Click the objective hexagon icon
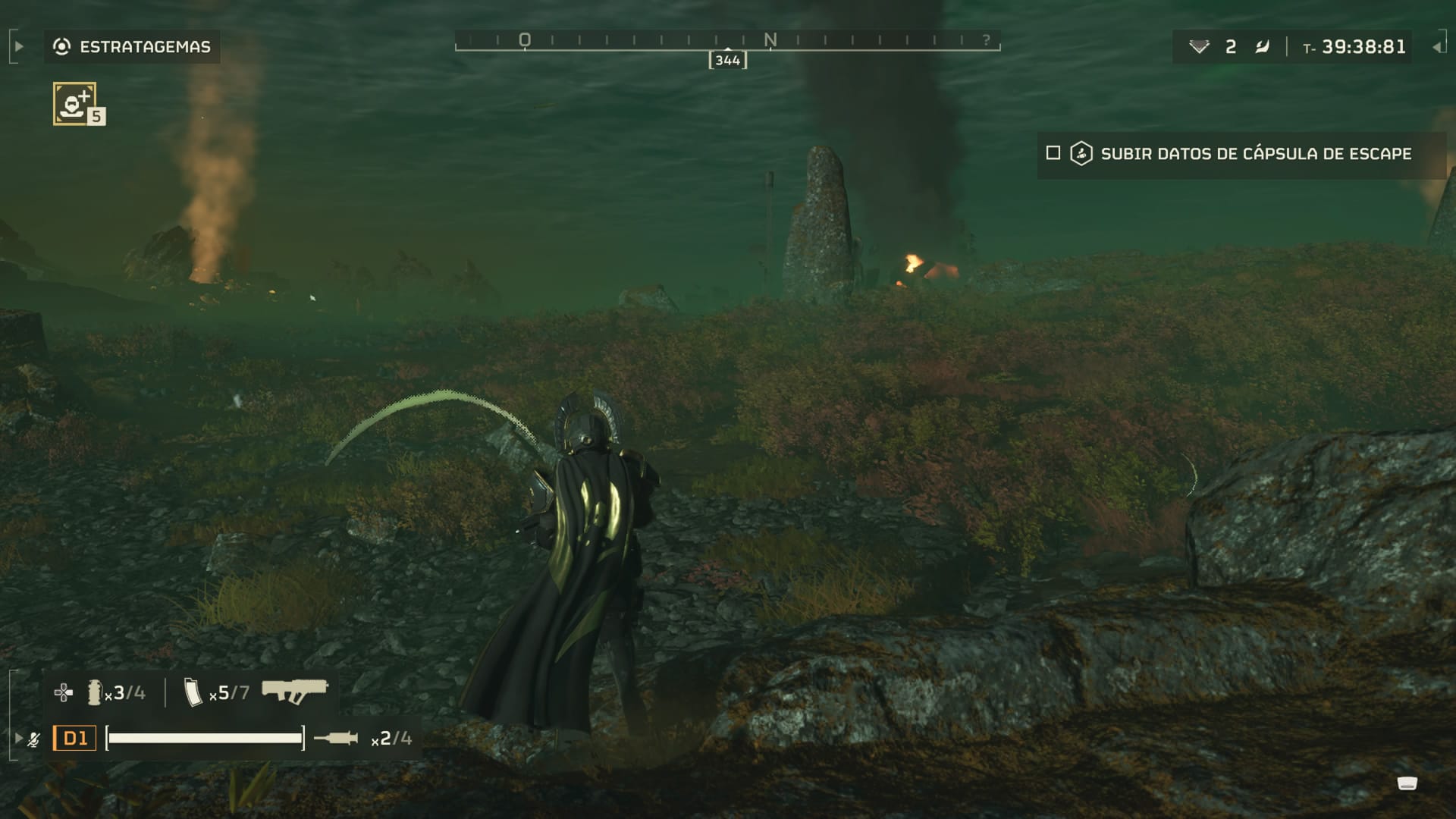Image resolution: width=1456 pixels, height=819 pixels. pyautogui.click(x=1081, y=153)
